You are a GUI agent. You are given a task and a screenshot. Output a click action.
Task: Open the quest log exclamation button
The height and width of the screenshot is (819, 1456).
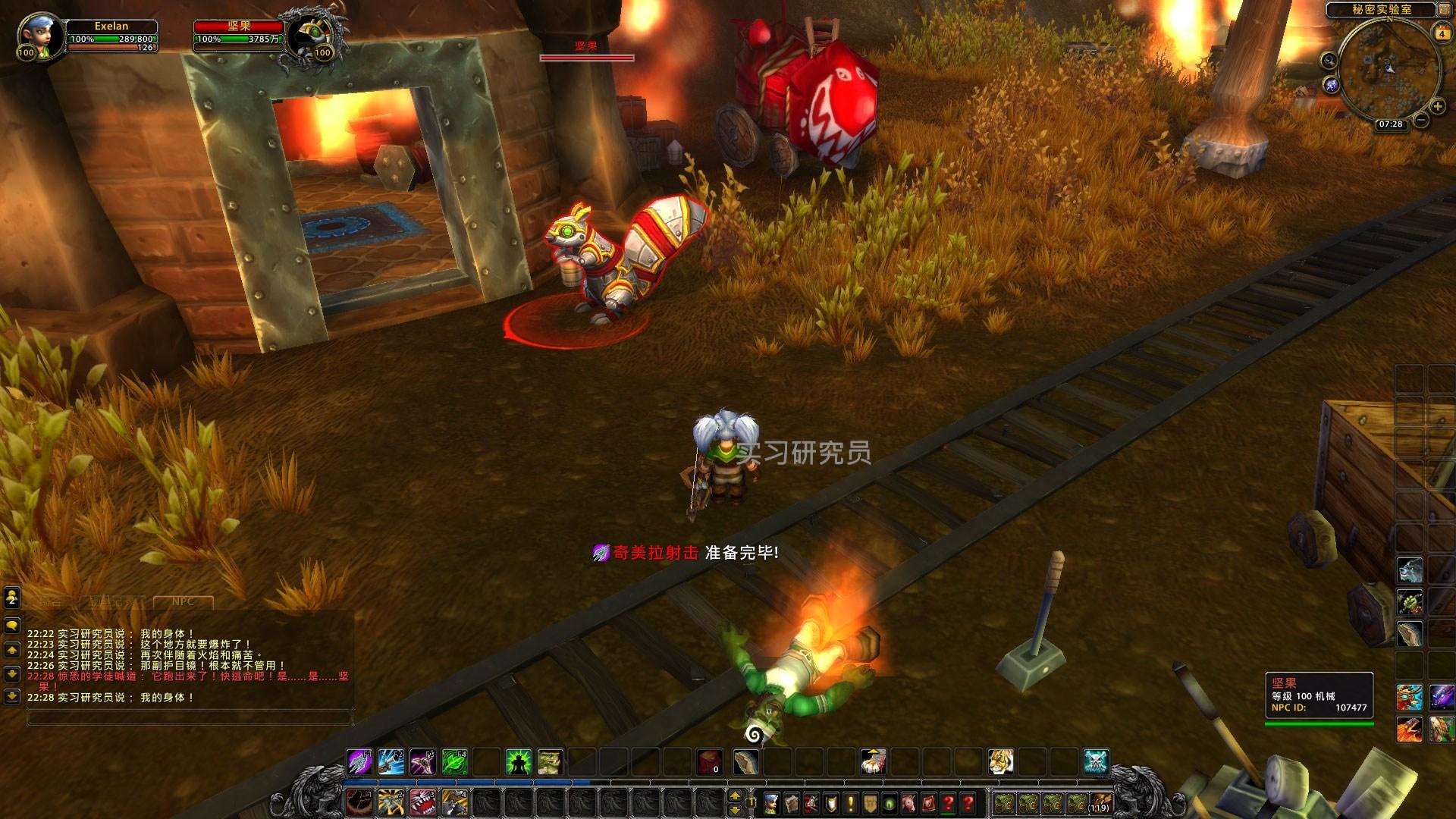[x=850, y=802]
